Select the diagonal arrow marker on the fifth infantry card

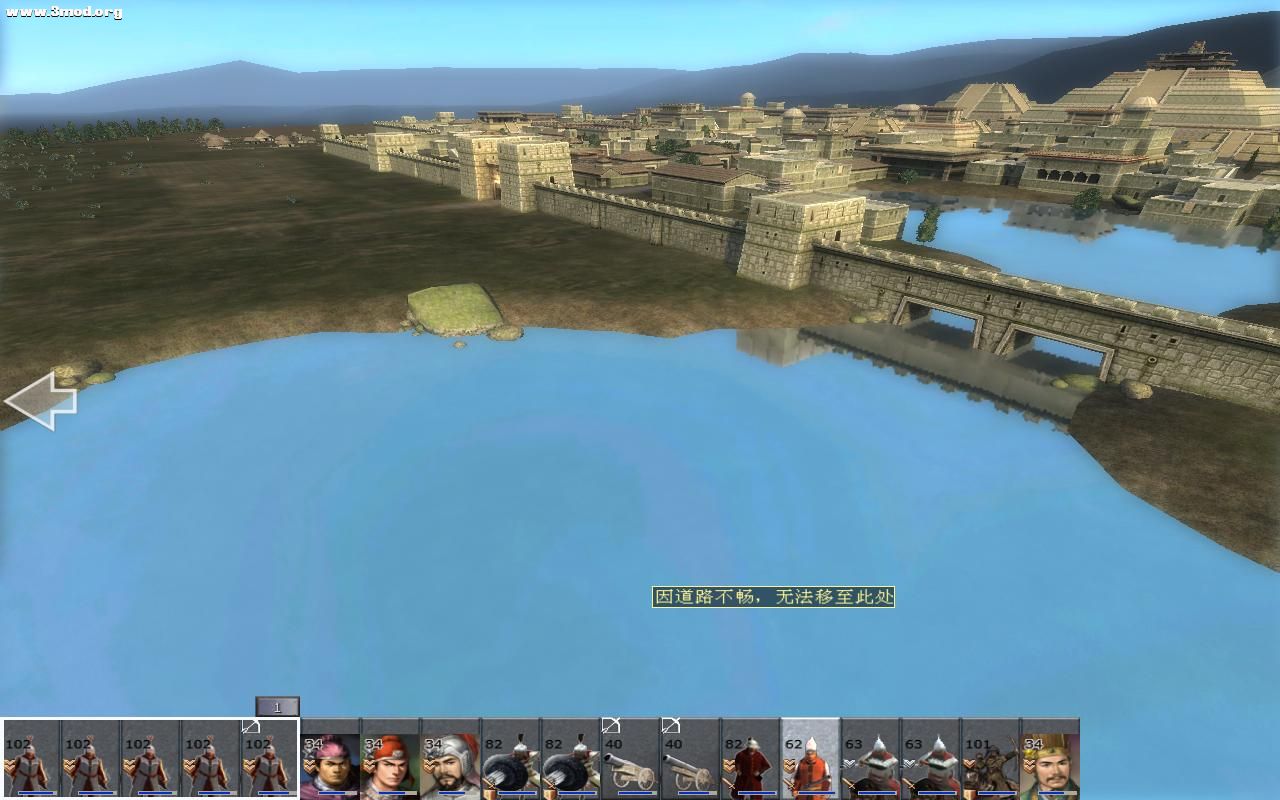pos(250,727)
